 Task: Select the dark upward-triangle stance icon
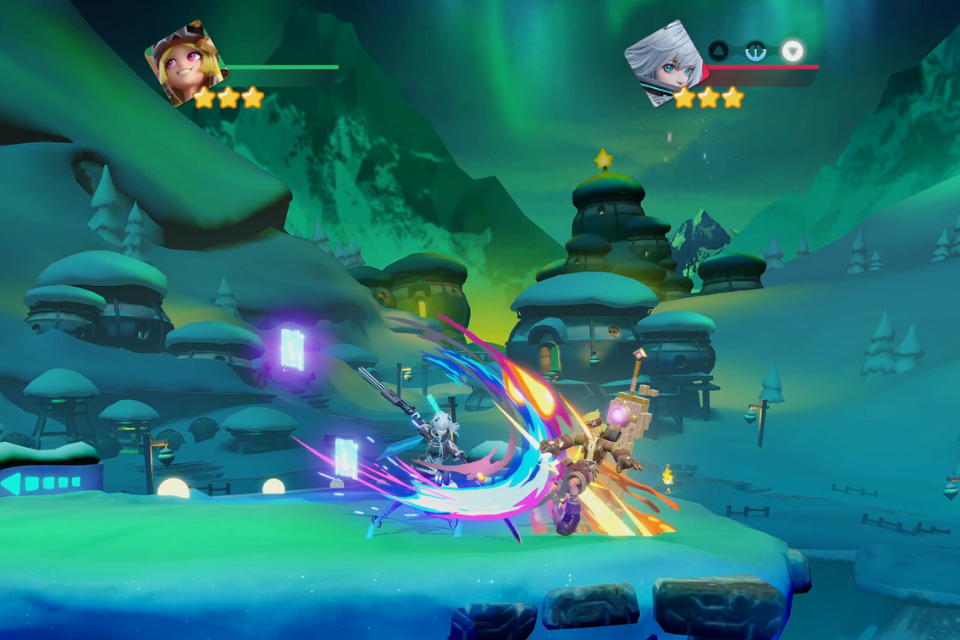pos(719,50)
